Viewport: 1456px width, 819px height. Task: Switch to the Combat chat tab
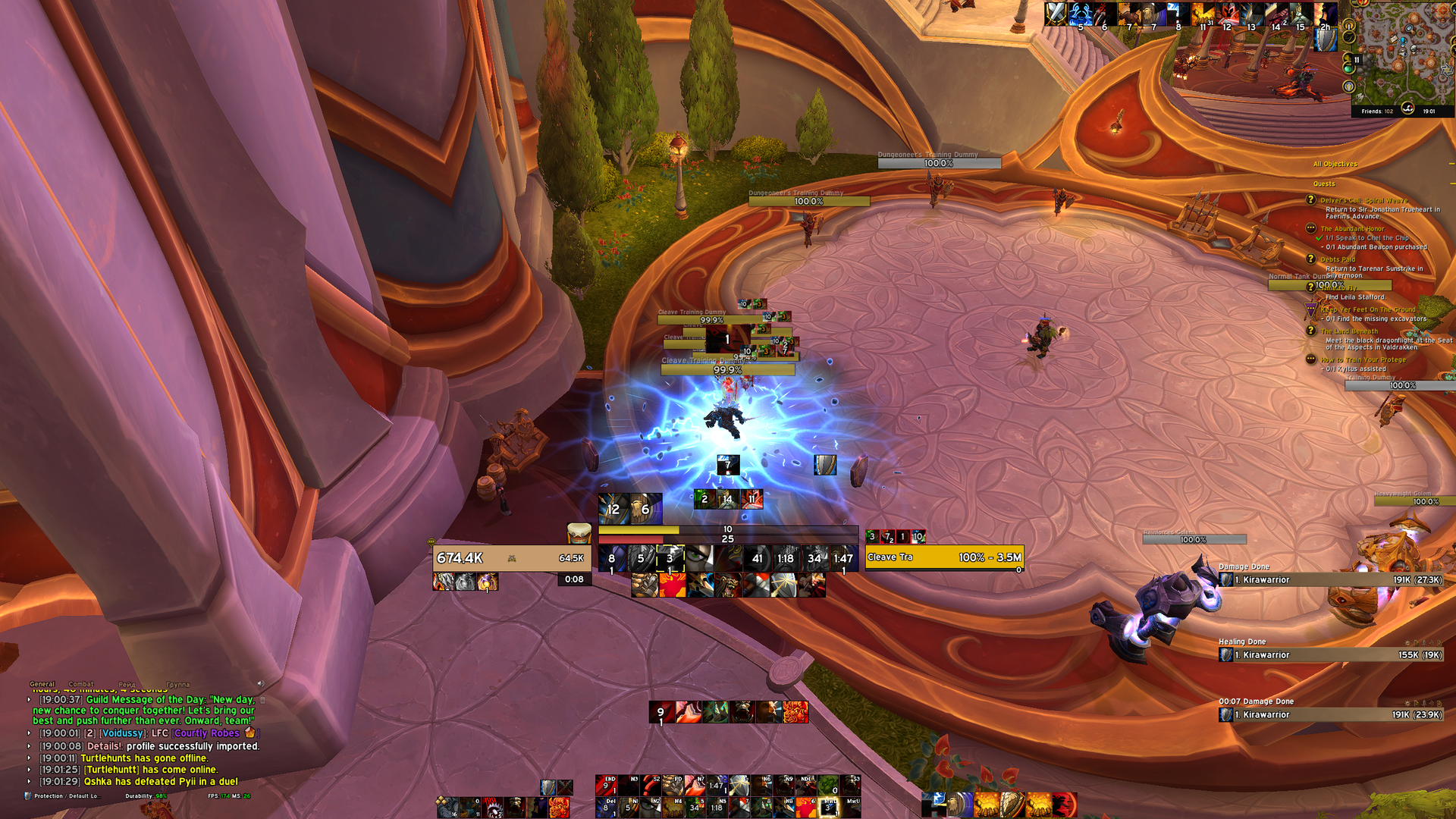(x=81, y=684)
